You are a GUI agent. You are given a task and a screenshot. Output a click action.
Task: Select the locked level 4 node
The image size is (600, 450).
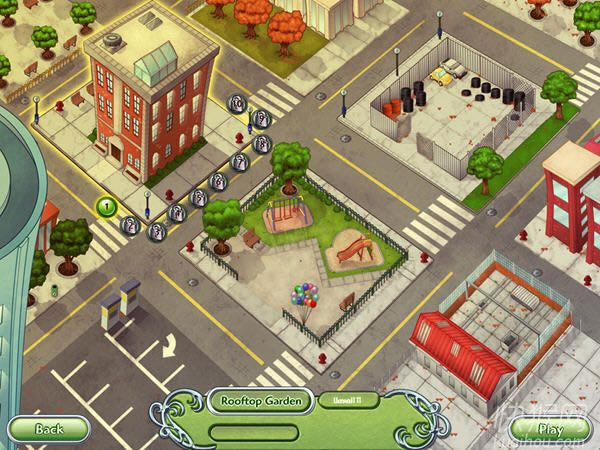click(176, 212)
